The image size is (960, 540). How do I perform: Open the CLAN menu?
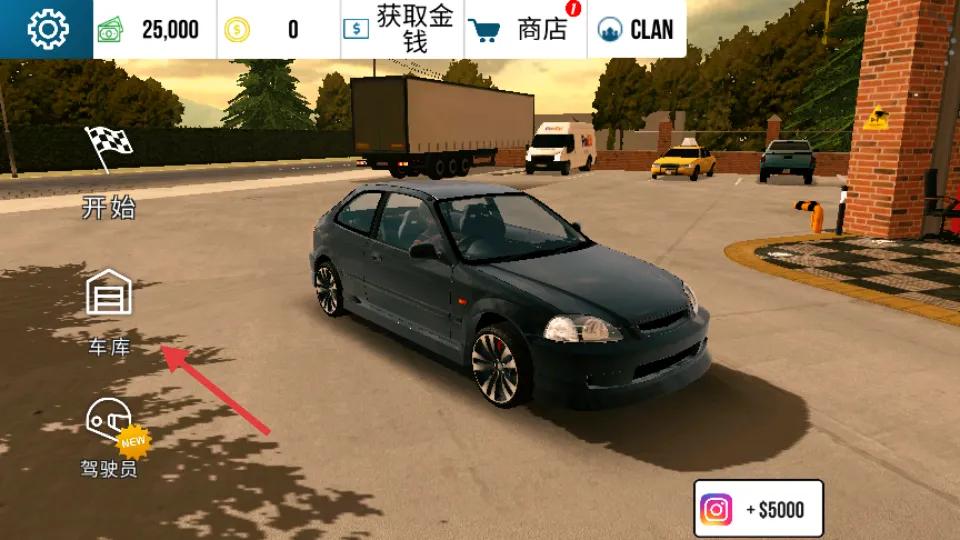637,30
